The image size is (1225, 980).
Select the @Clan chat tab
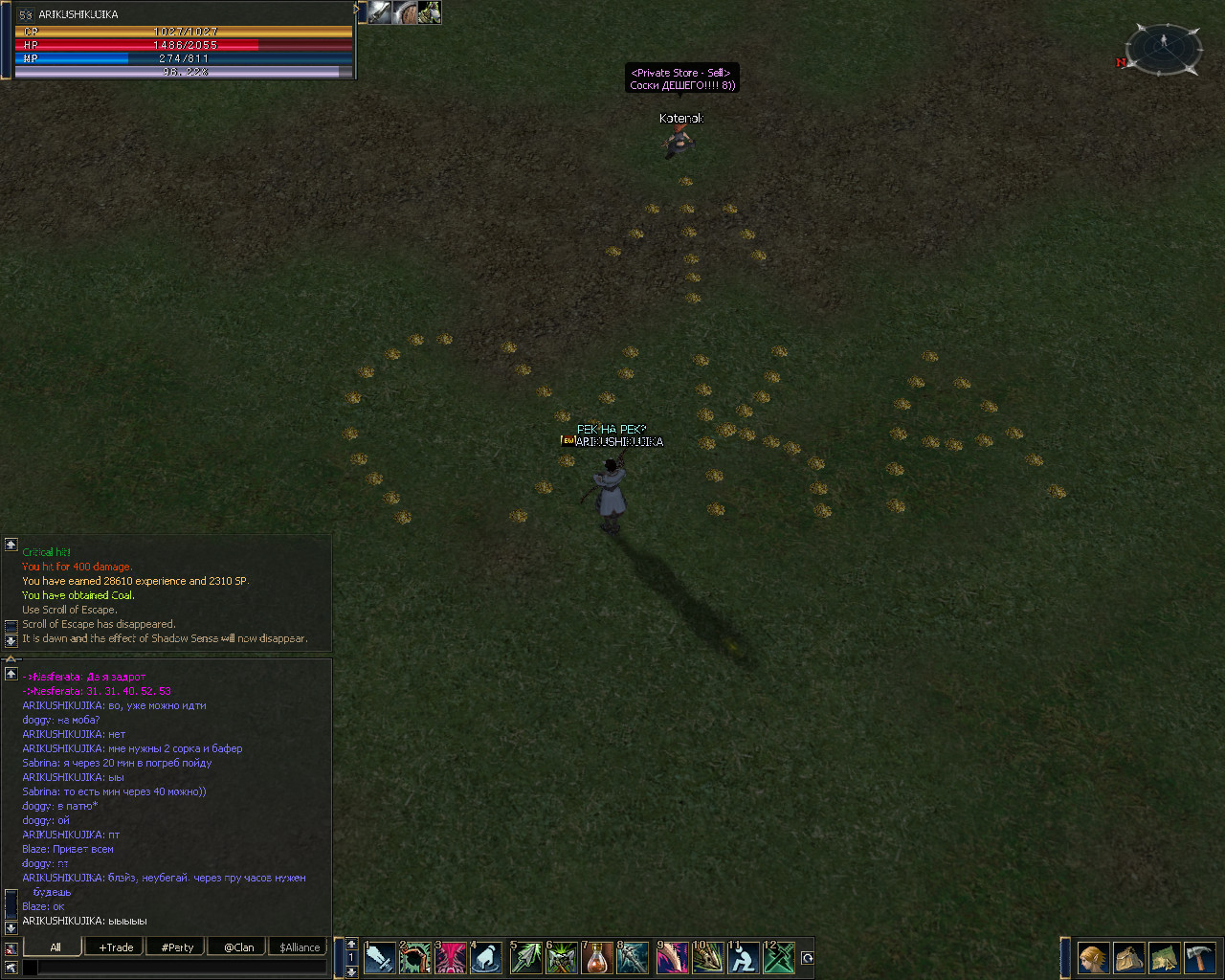coord(238,947)
